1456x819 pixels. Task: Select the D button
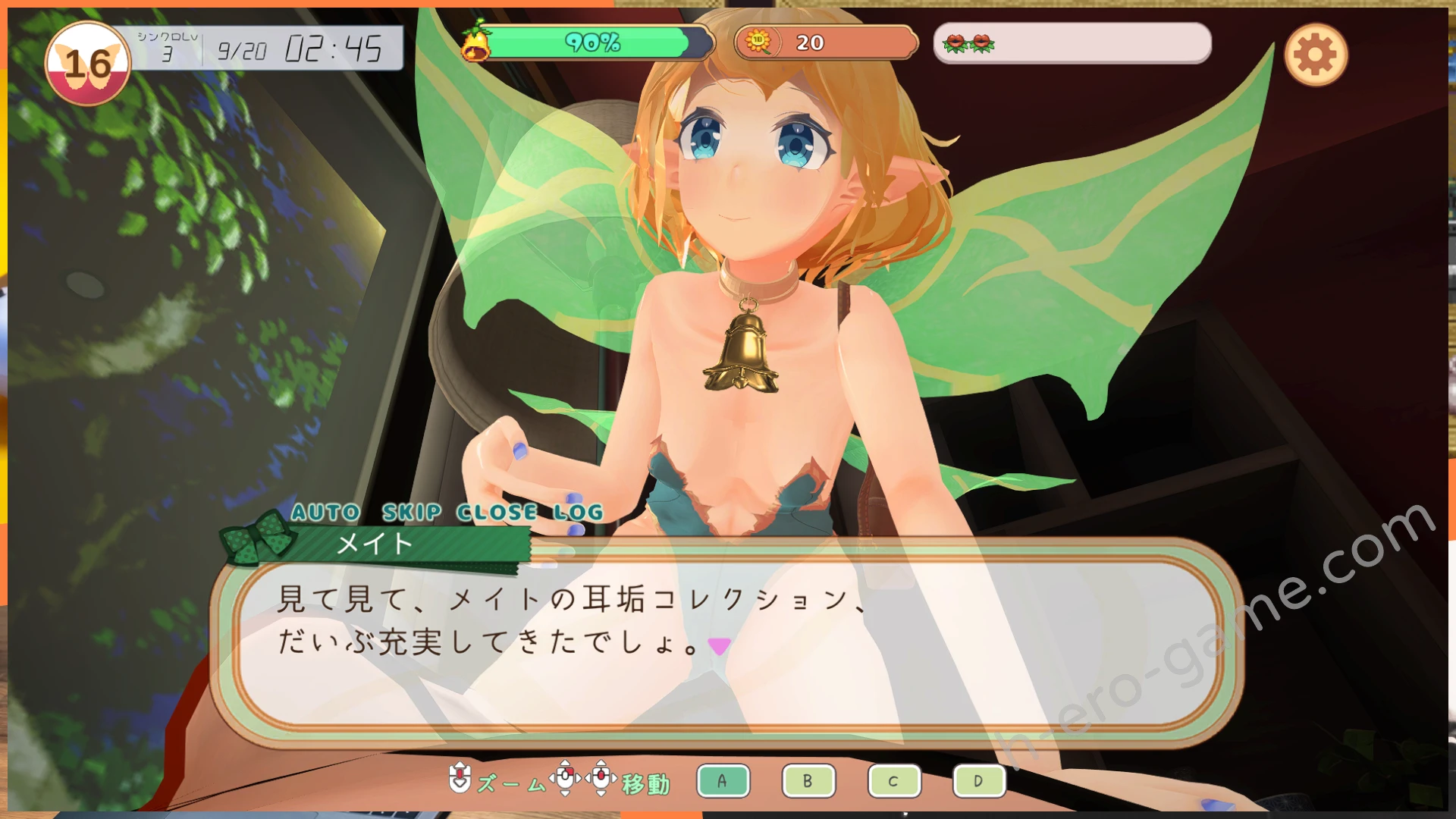979,781
